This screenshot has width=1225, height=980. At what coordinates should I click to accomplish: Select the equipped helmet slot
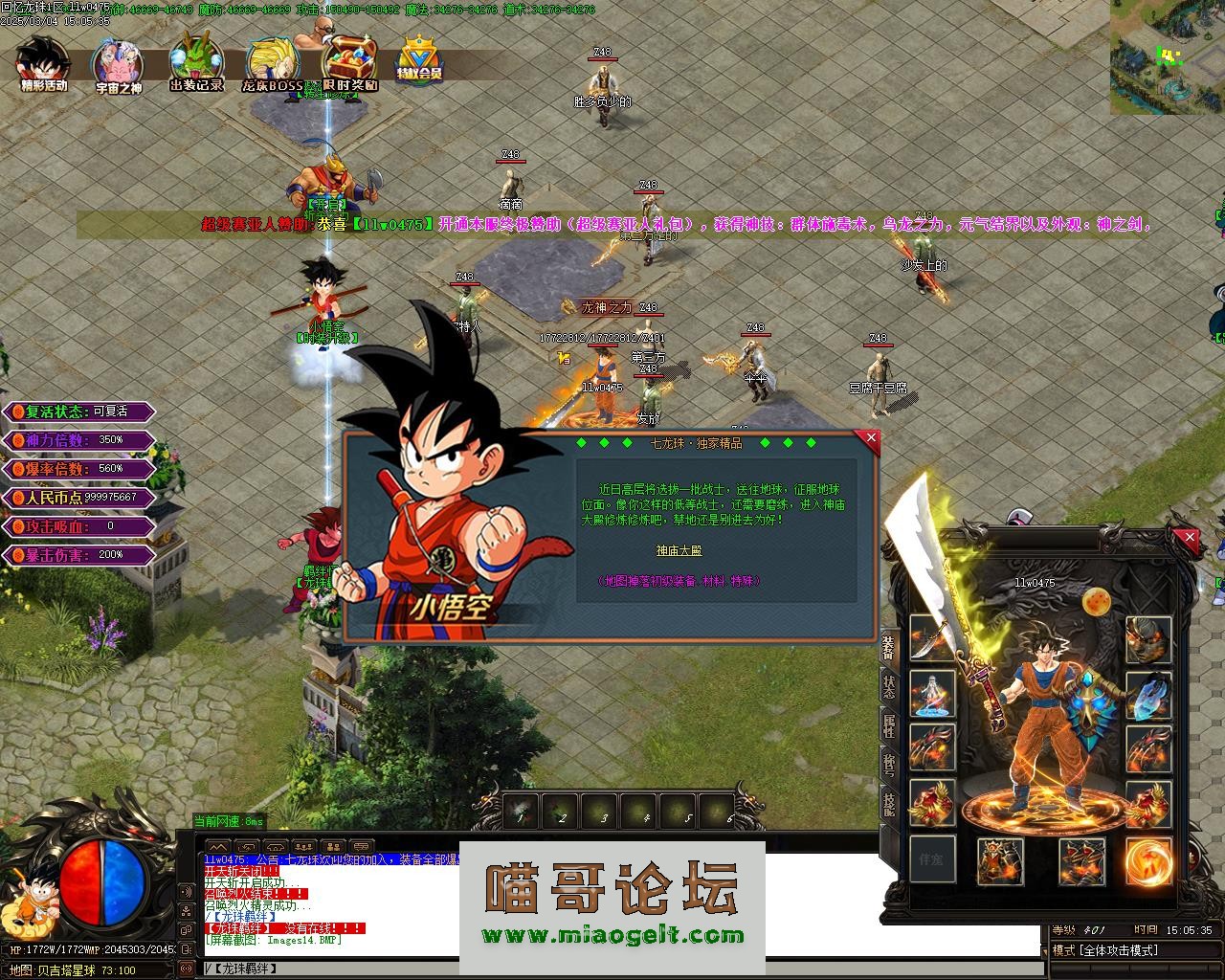coord(1148,639)
